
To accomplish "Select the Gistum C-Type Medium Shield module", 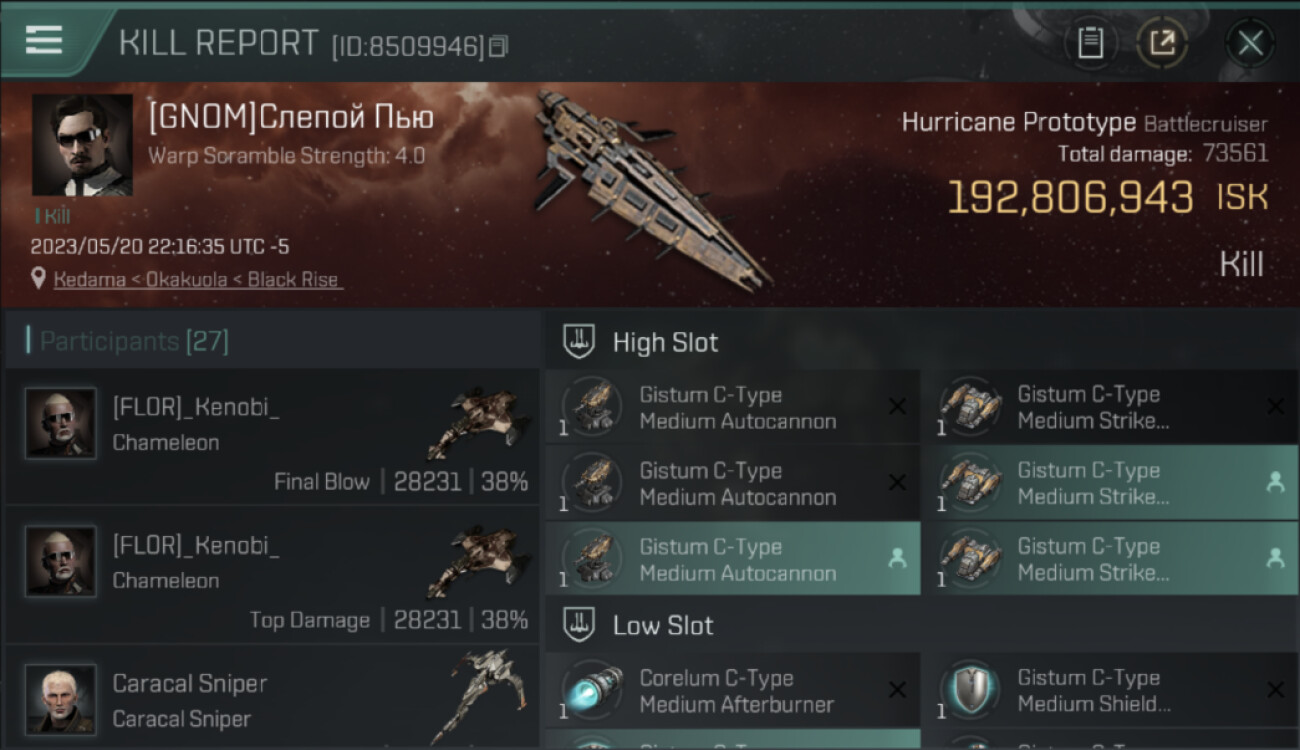I will (1110, 691).
